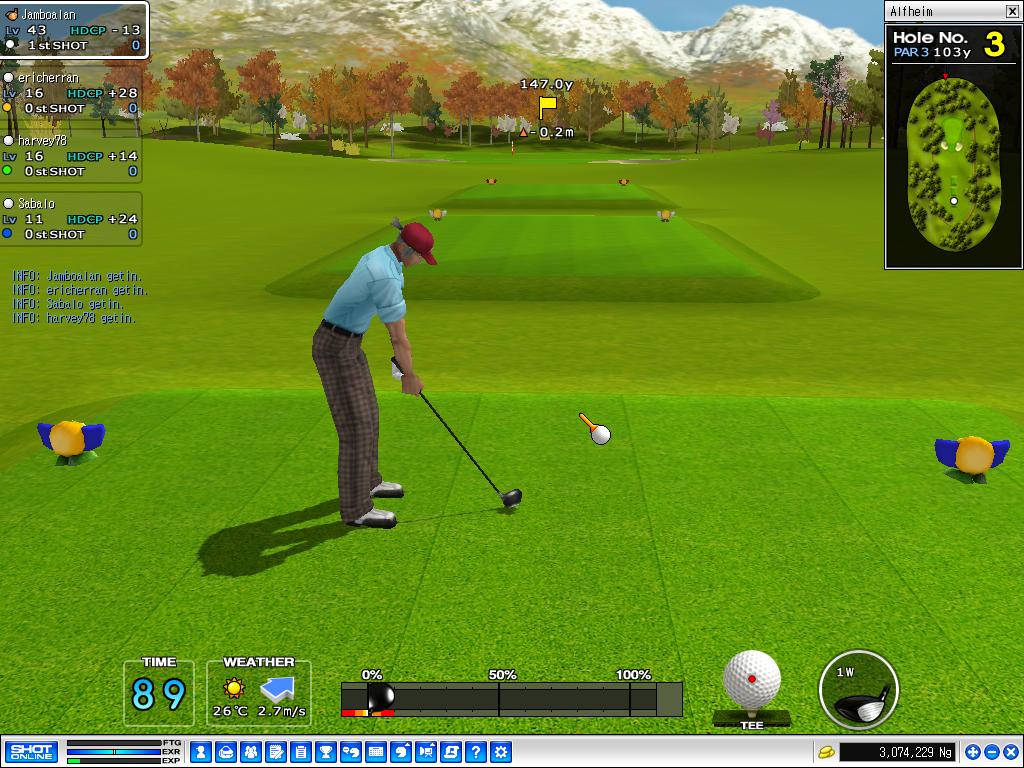The image size is (1024, 768).
Task: Close the Alfheim course minimap panel
Action: [1012, 11]
